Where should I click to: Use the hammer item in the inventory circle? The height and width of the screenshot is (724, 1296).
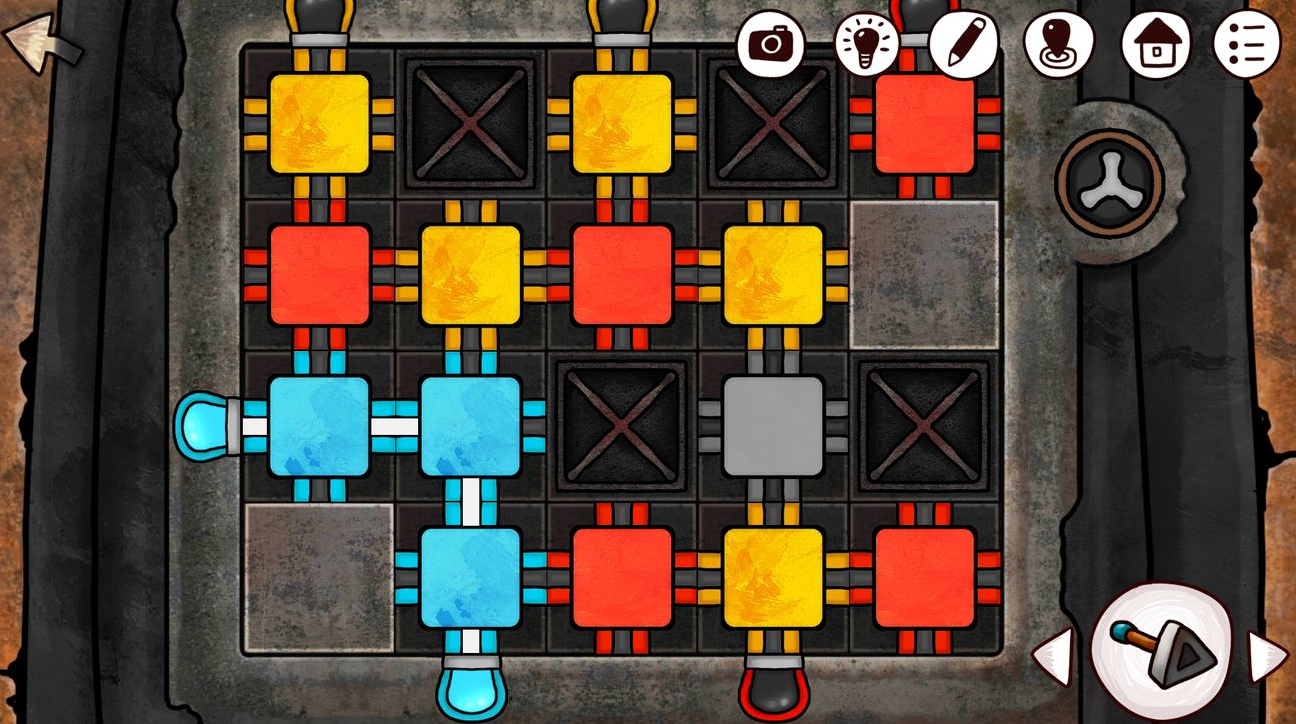pyautogui.click(x=1160, y=652)
